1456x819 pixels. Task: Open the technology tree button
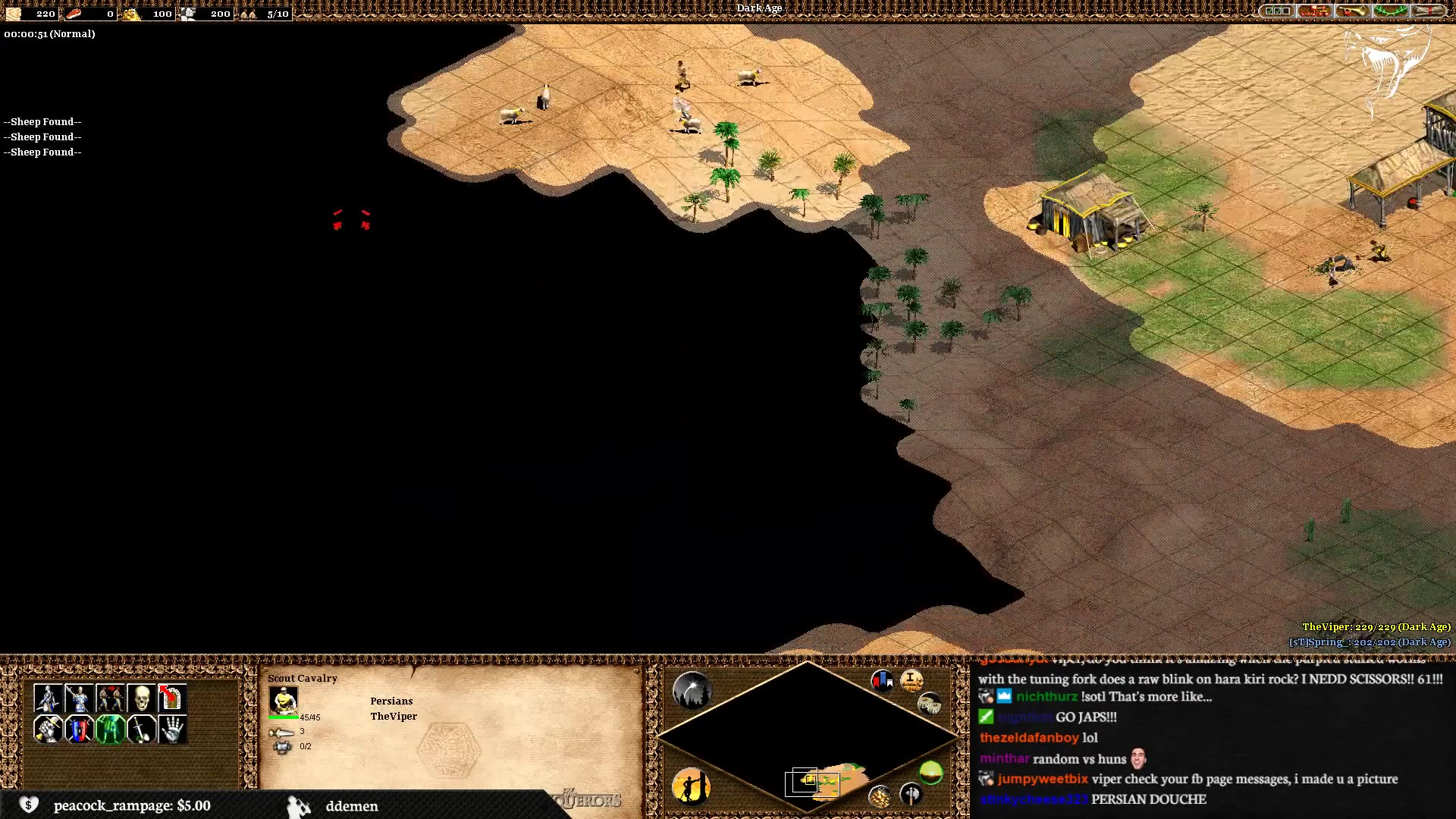coord(1314,11)
